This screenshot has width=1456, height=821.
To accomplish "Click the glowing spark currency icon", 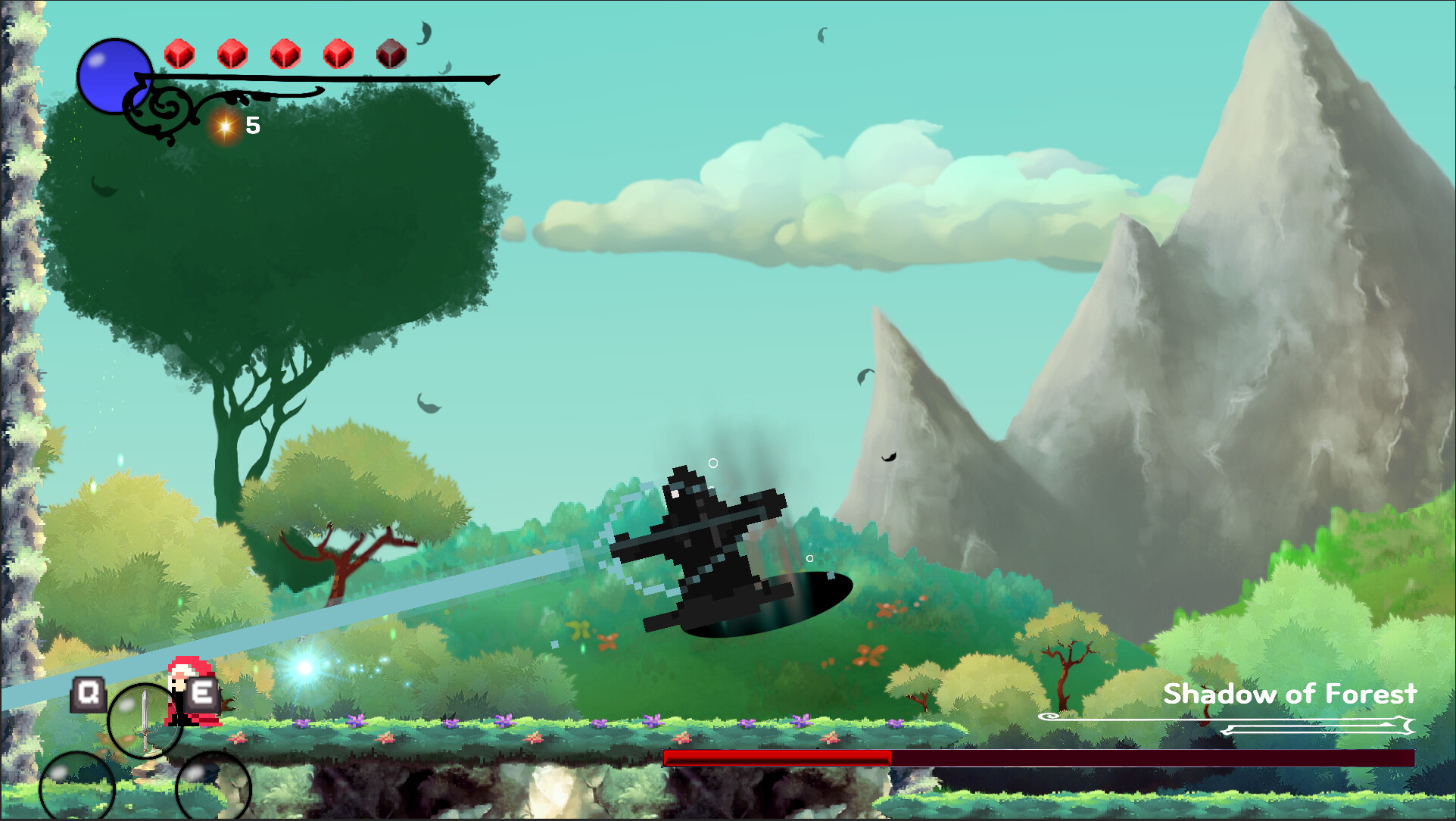I will (223, 126).
